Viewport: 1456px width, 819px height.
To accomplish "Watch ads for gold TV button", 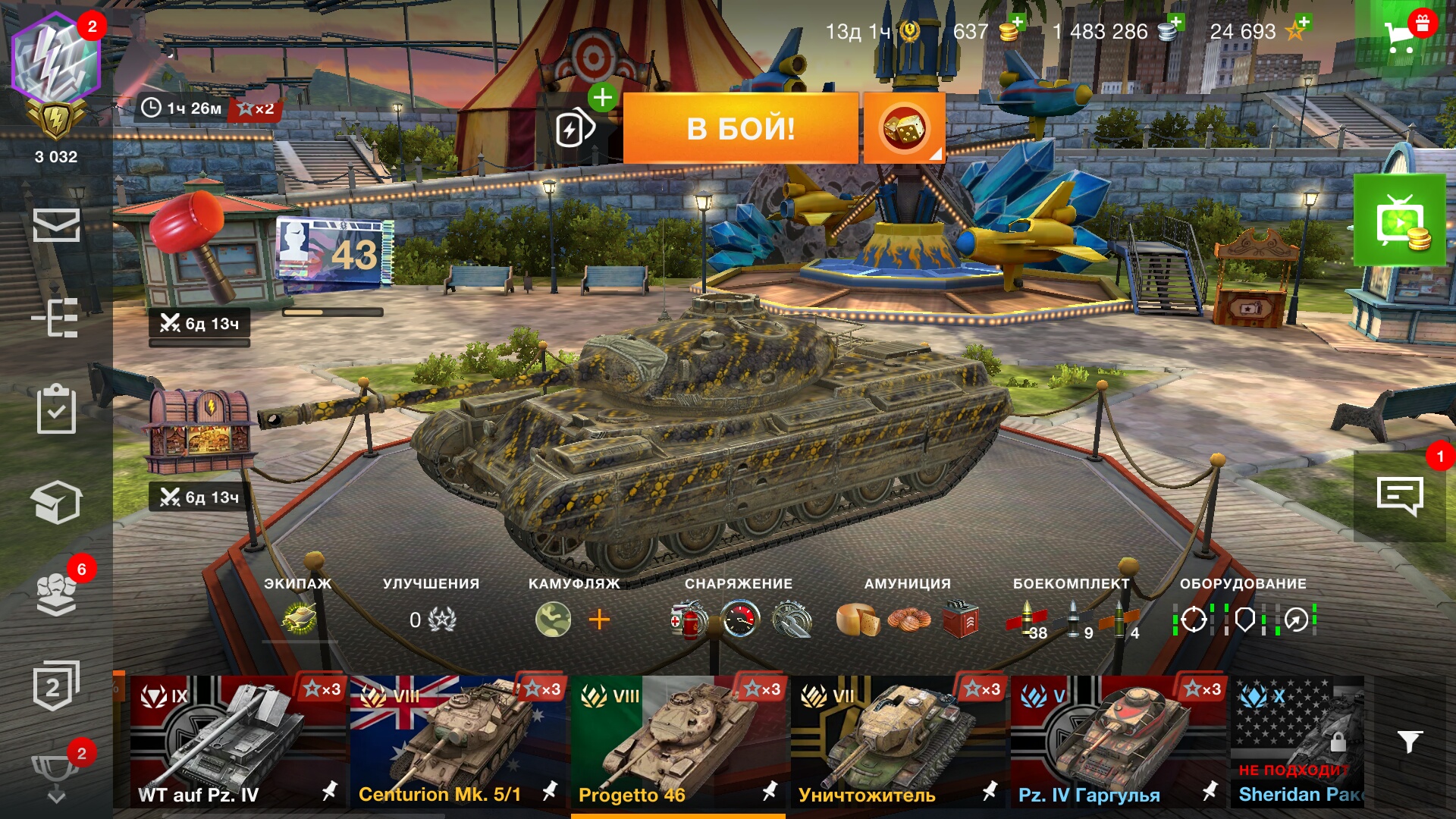I will coord(1399,221).
